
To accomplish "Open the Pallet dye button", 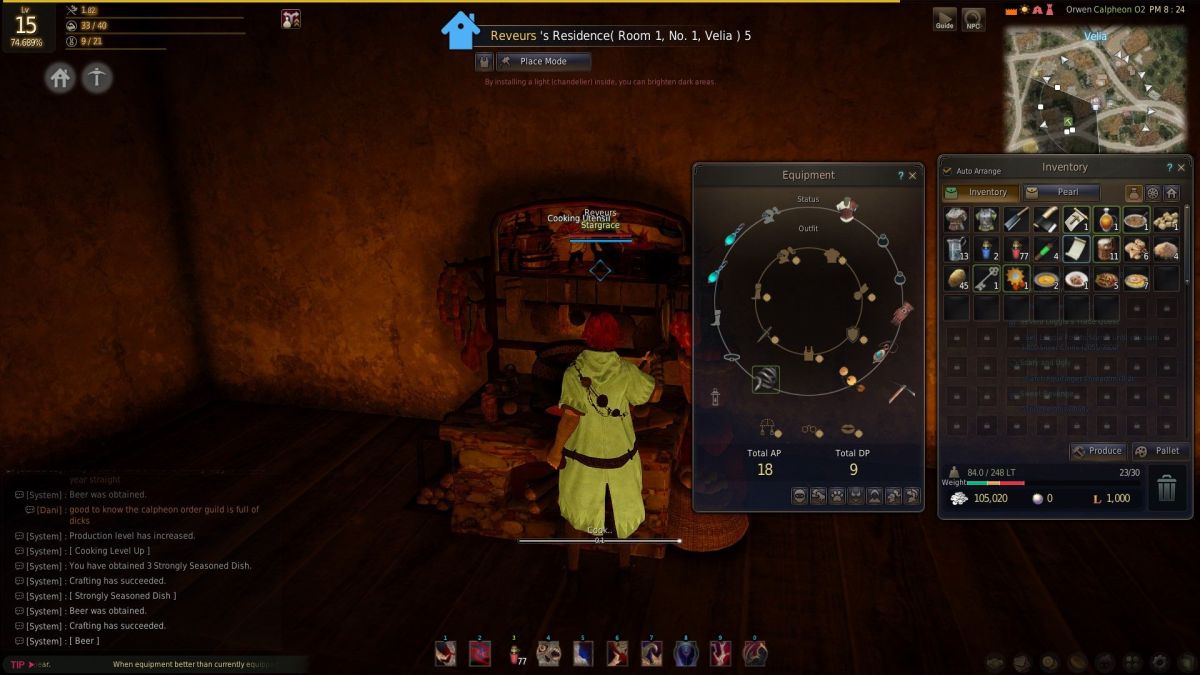I will click(1159, 451).
